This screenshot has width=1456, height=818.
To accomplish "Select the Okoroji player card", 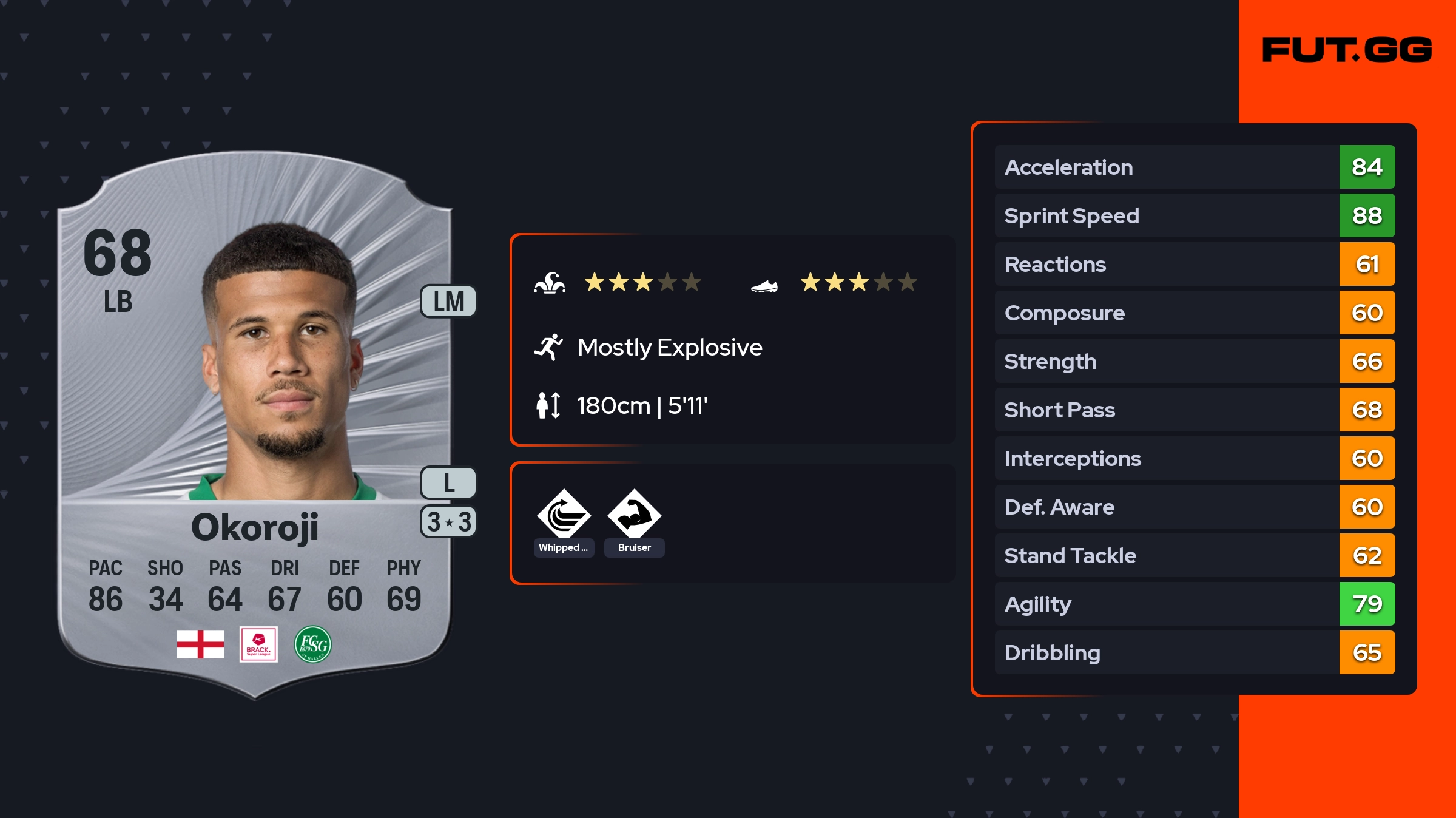I will pos(255,425).
